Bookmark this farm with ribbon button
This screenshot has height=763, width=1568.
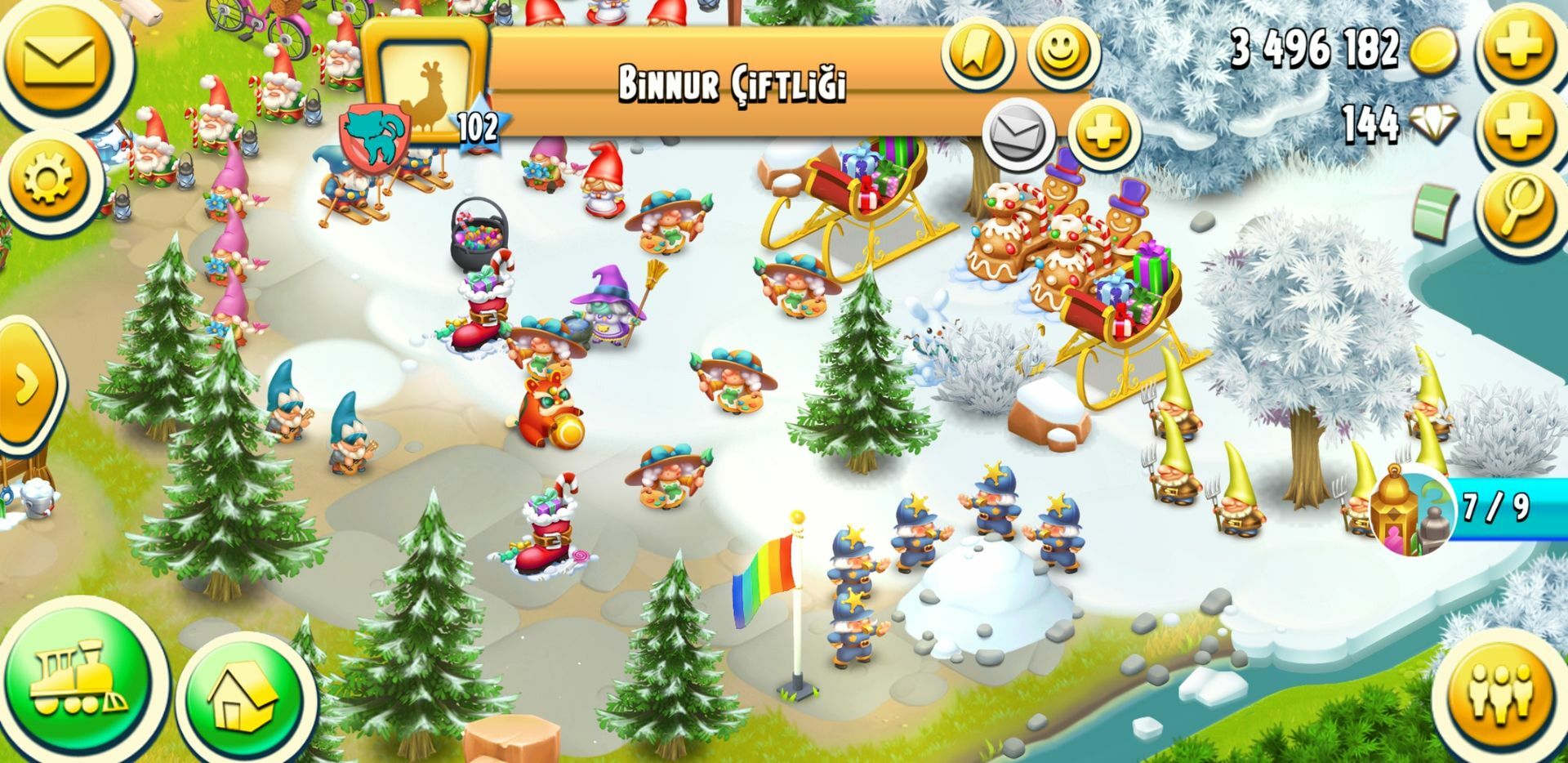coord(978,52)
